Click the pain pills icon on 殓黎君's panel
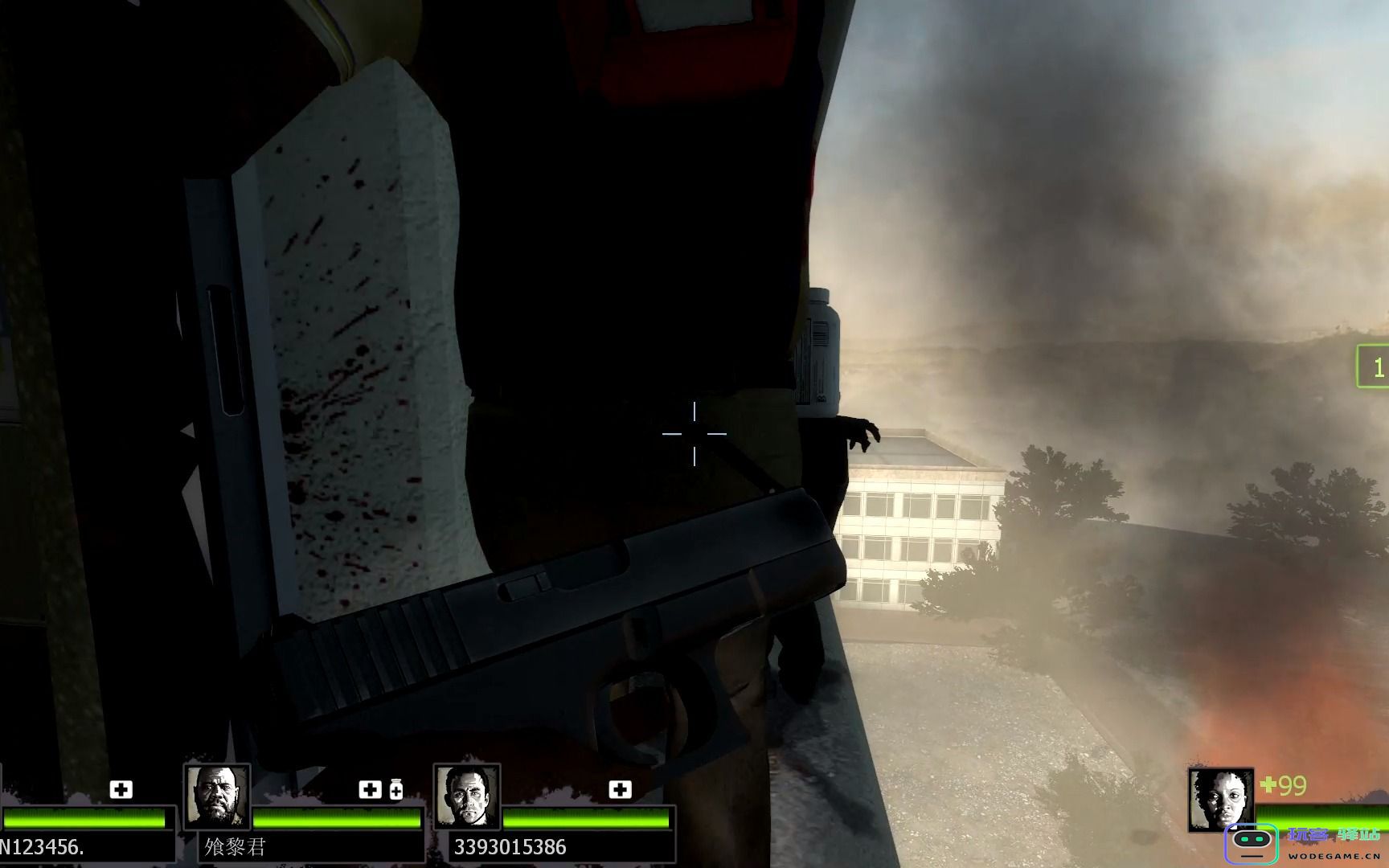The width and height of the screenshot is (1389, 868). [395, 790]
